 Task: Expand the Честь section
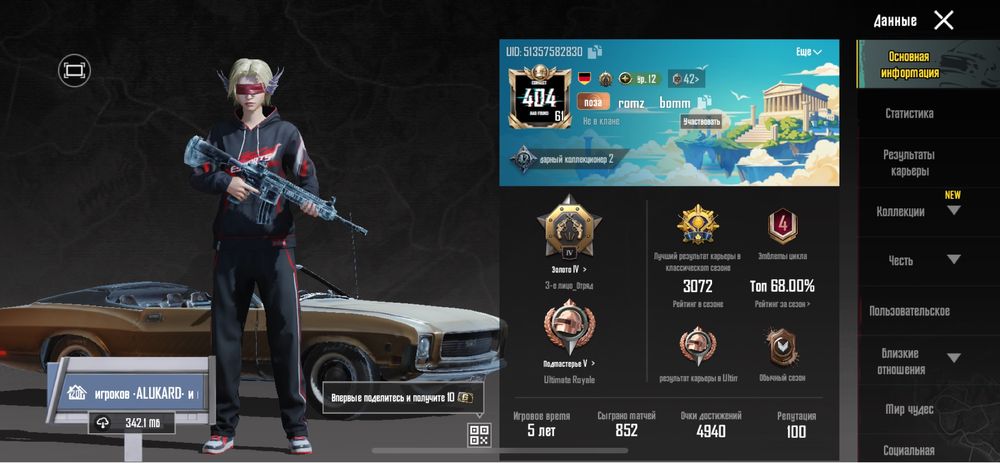[x=953, y=260]
